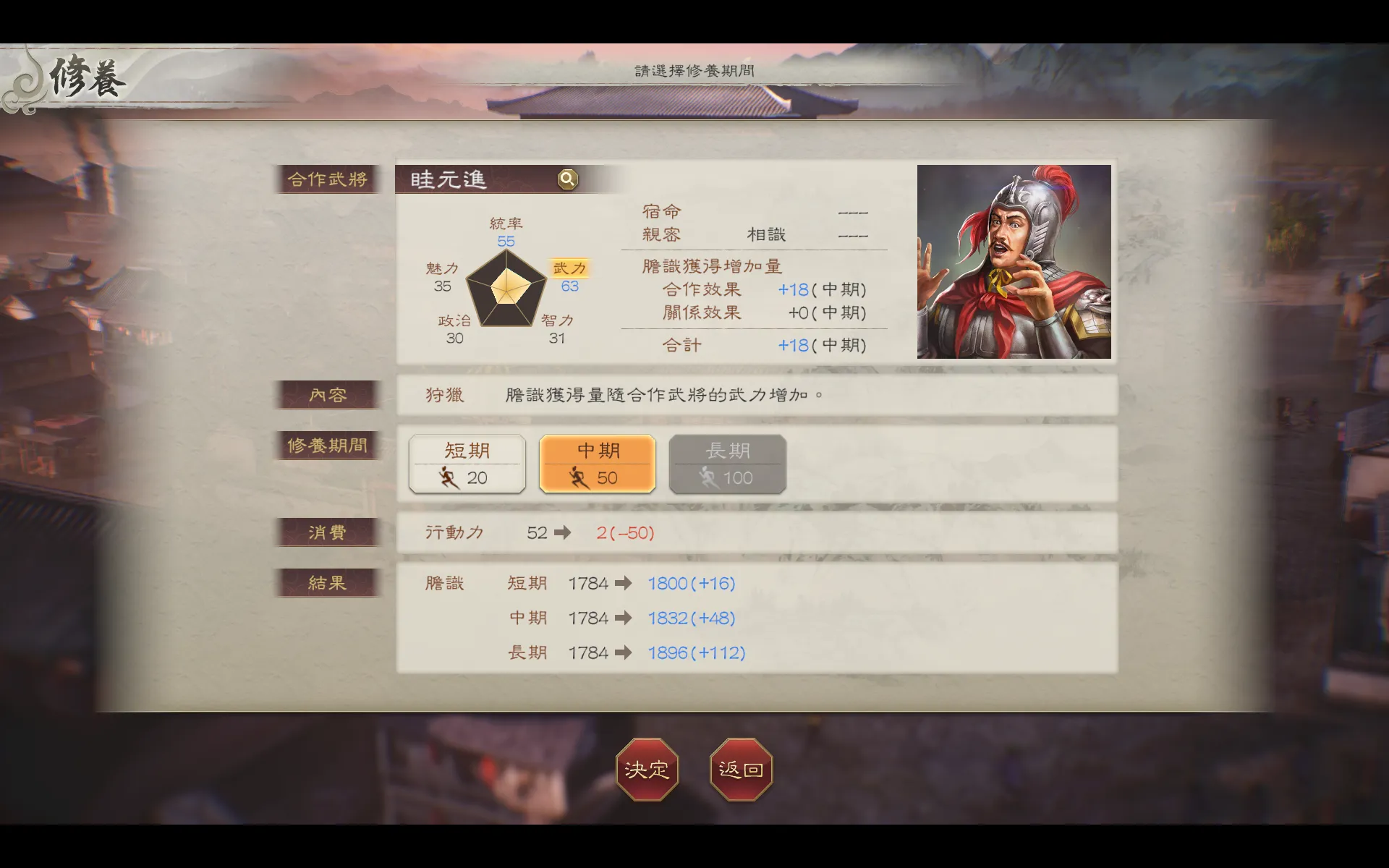
Task: Click the magnifier icon beside 眭元進's name
Action: [x=567, y=179]
